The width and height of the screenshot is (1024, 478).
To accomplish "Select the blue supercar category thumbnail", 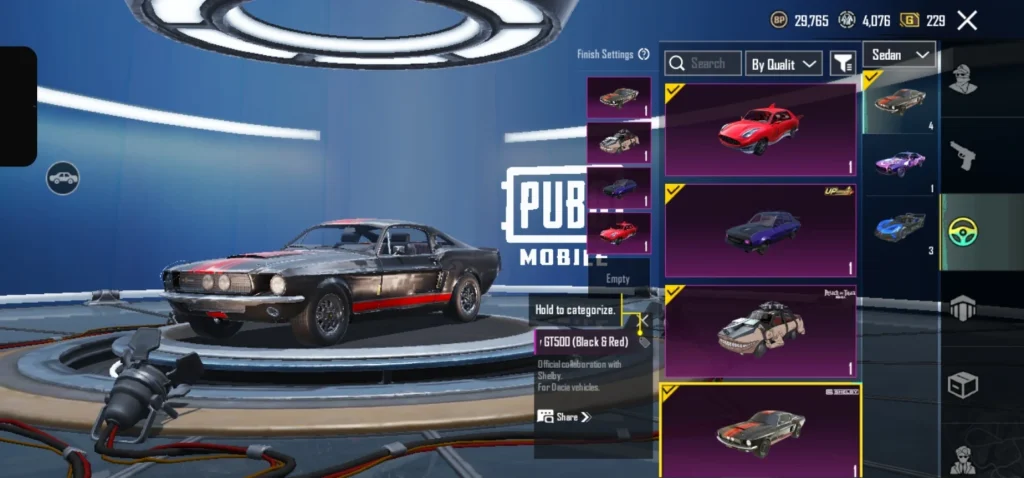I will (x=900, y=227).
